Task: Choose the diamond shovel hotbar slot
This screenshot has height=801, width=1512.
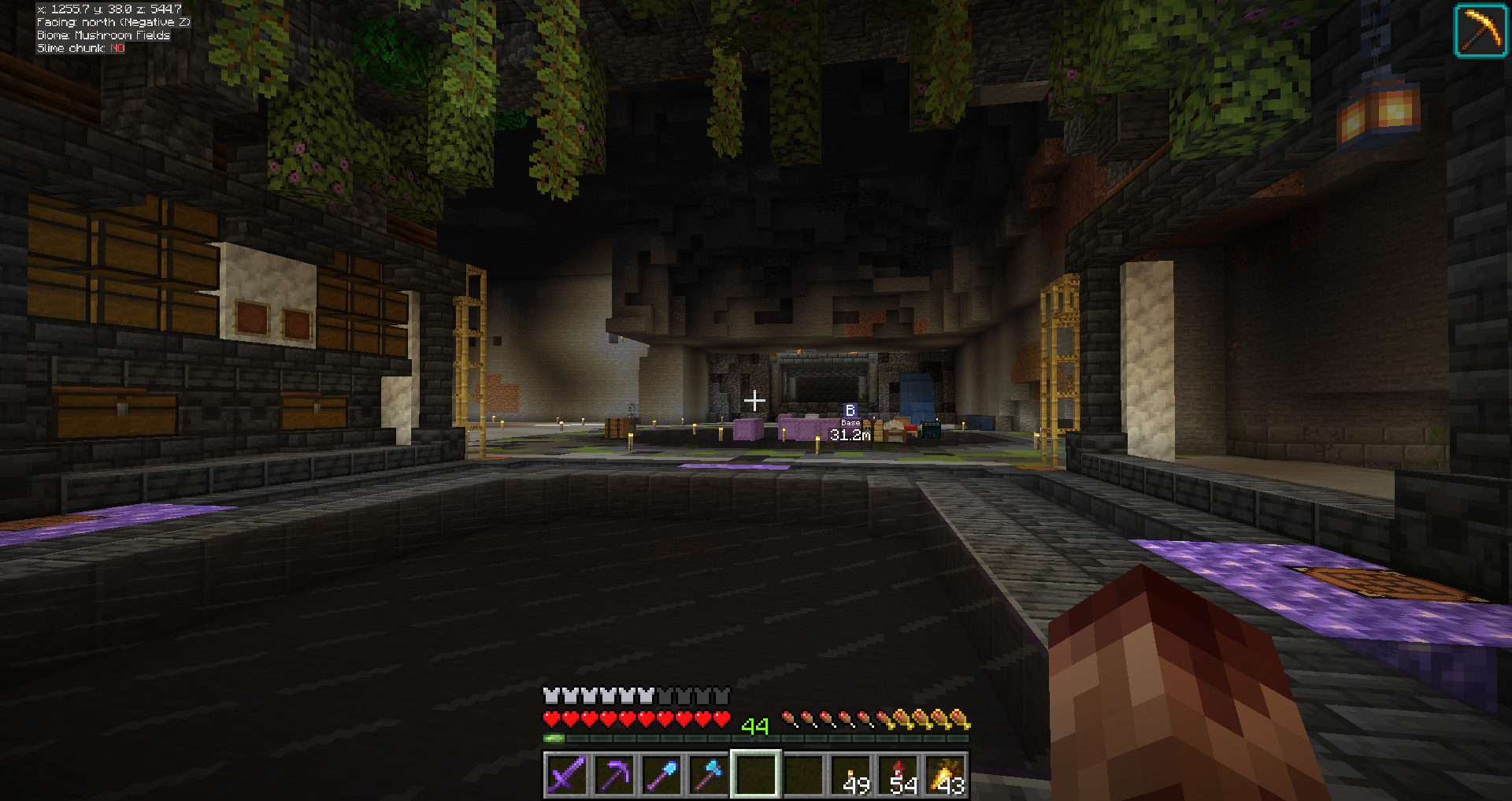Action: pos(661,774)
